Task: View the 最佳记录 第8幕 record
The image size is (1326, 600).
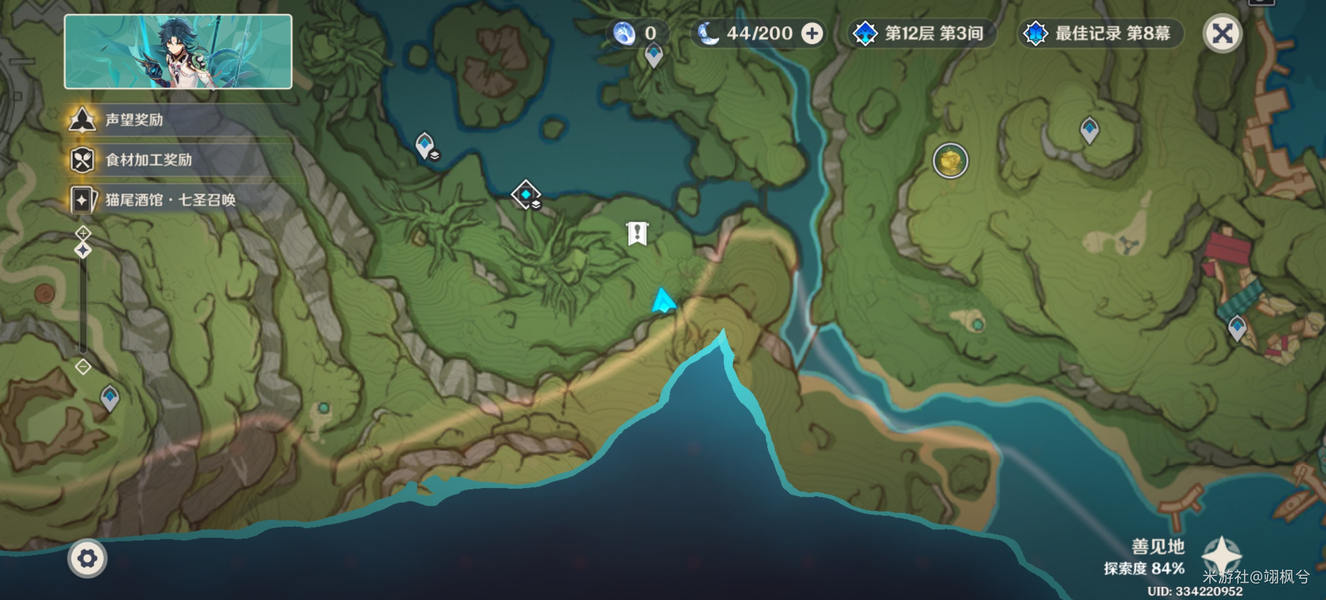Action: click(x=1102, y=33)
